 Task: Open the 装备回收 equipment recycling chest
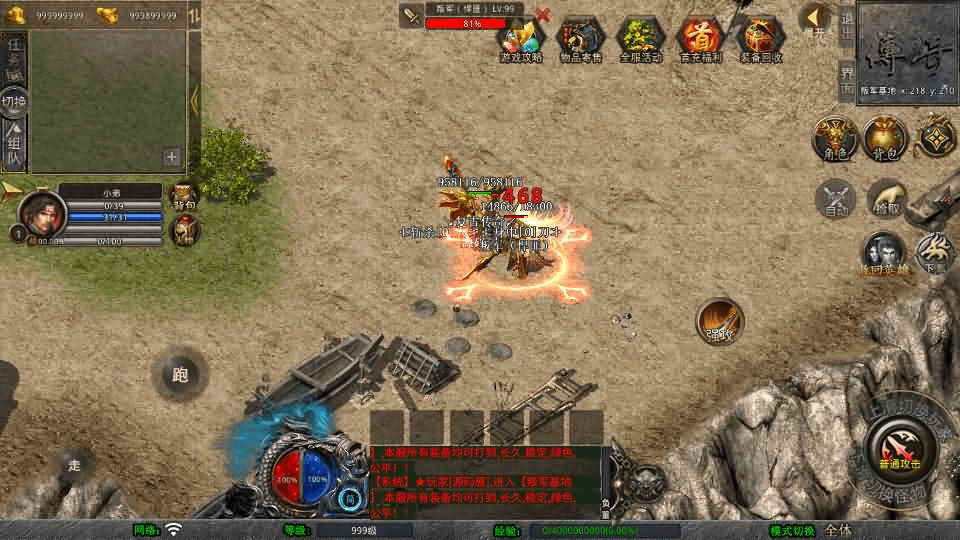[x=761, y=39]
